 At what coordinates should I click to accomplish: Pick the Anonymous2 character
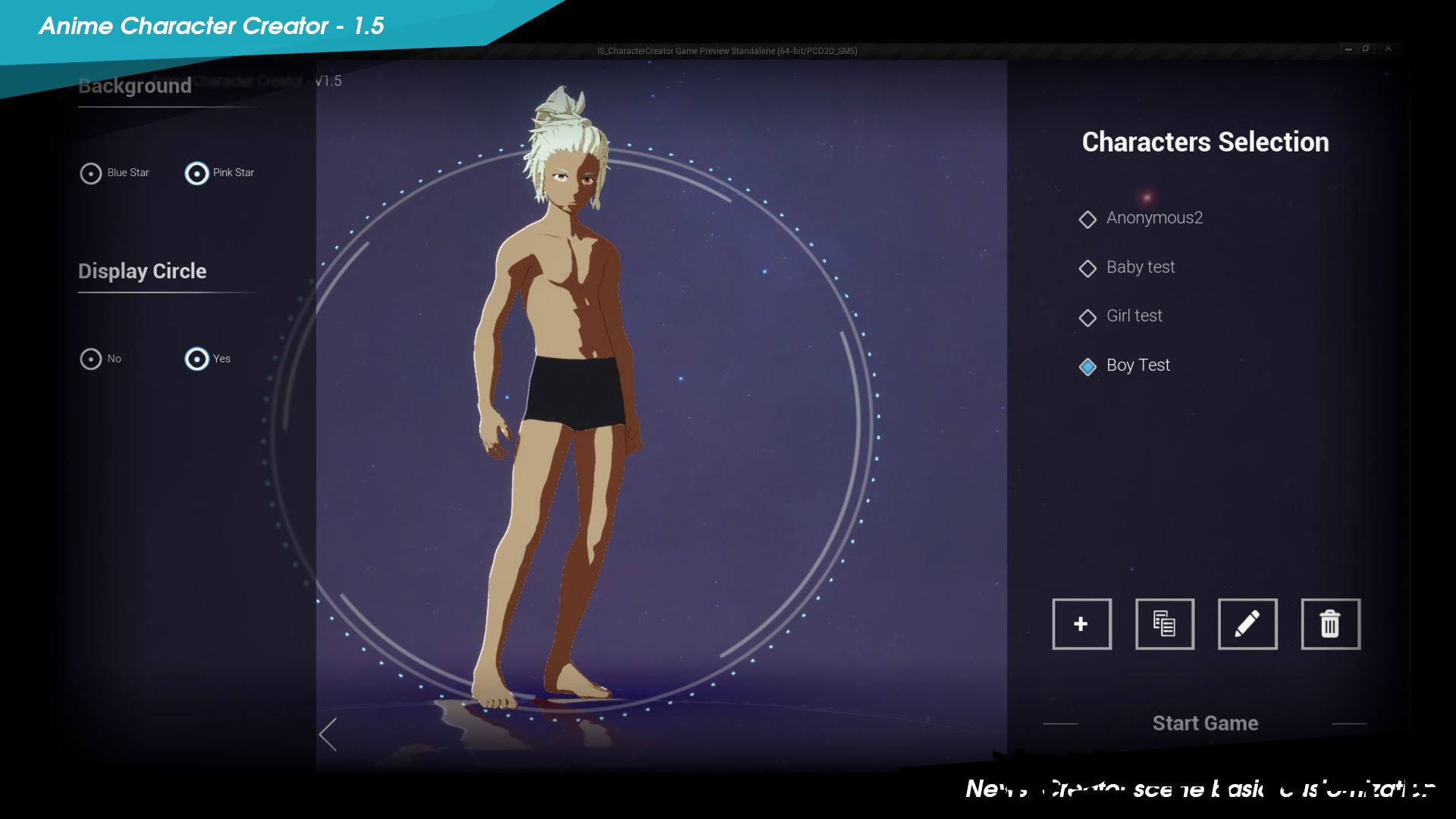1153,218
